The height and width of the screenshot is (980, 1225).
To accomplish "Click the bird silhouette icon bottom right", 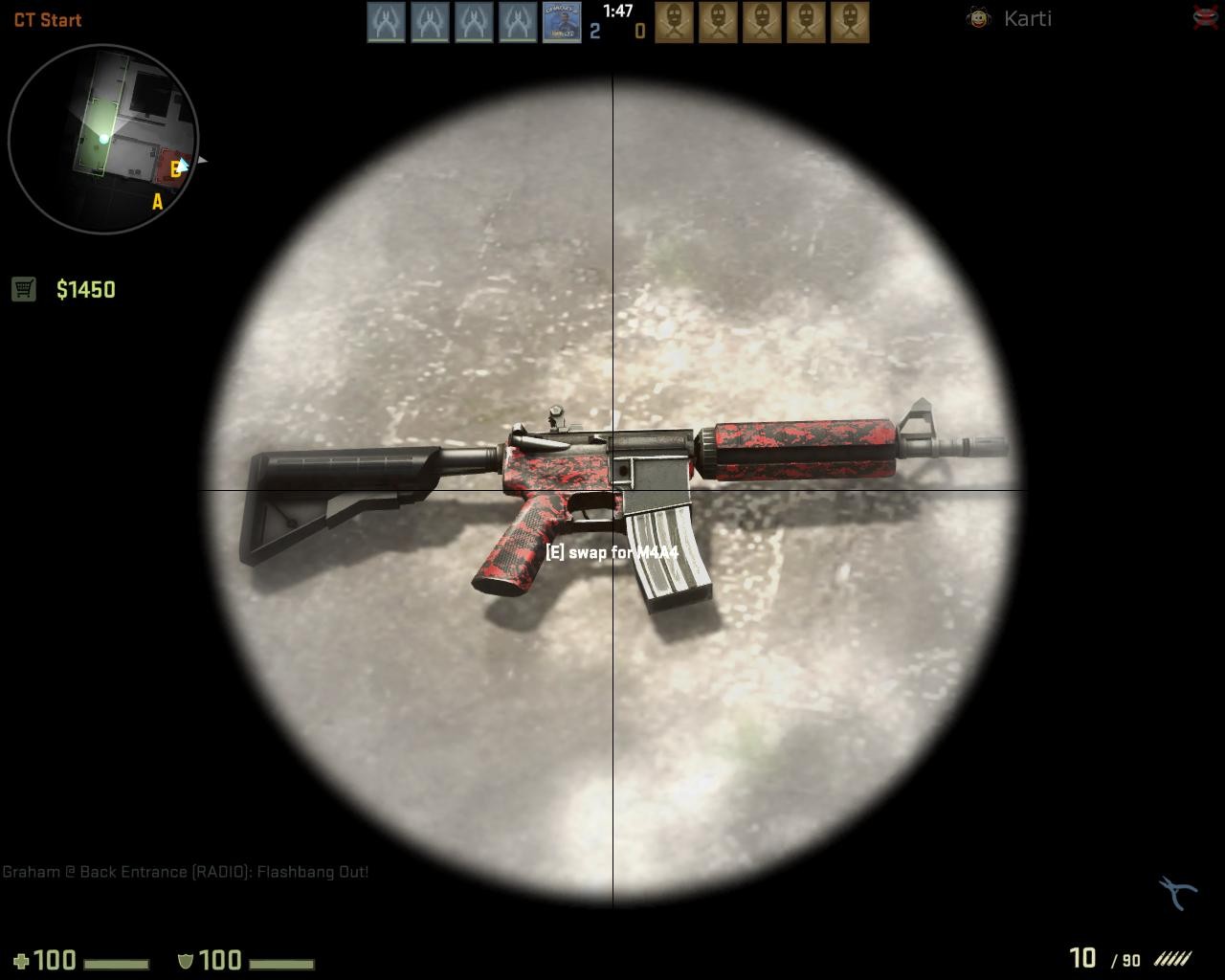I will coord(1175,891).
